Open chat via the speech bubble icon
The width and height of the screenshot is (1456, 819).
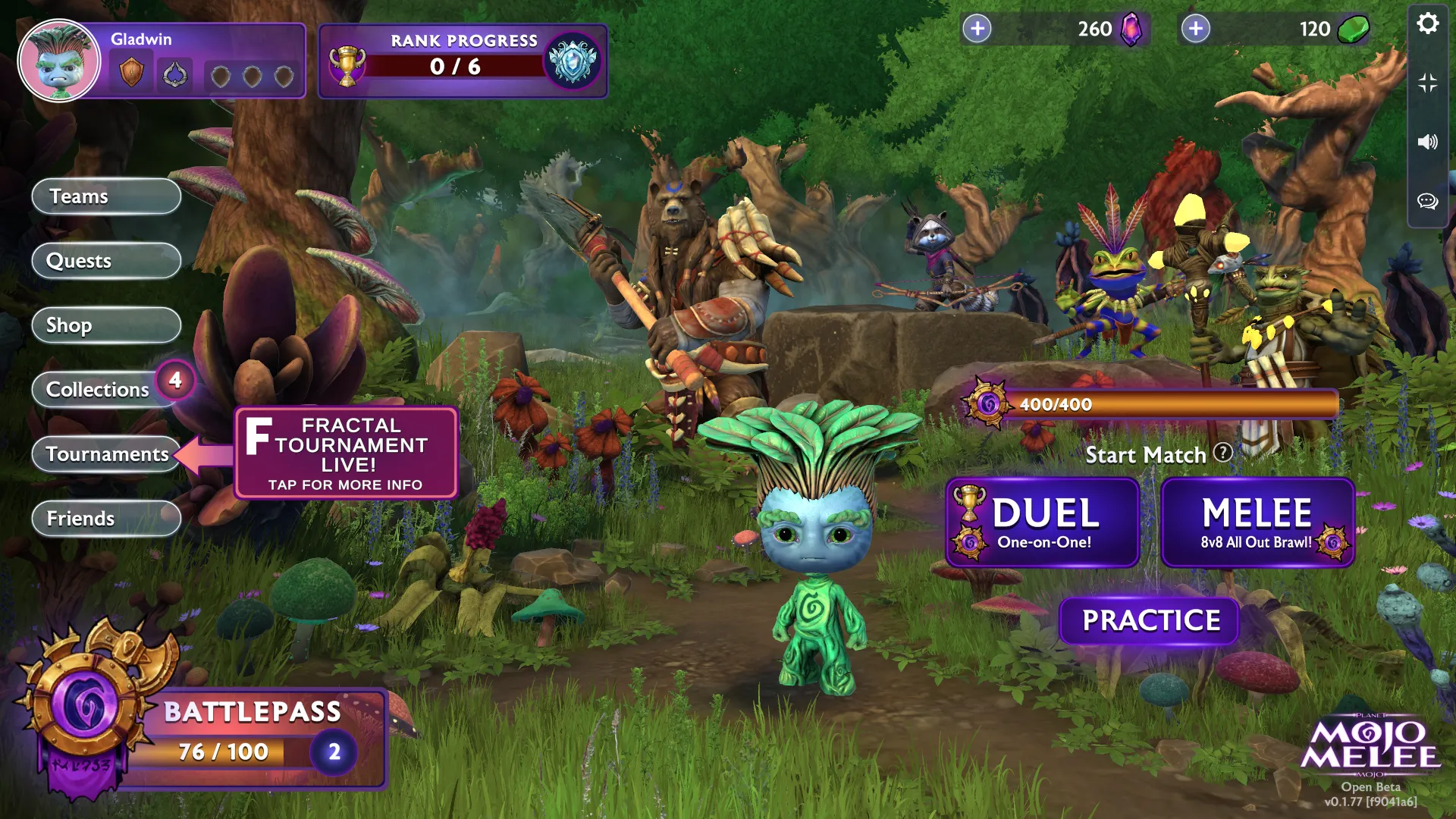[1427, 201]
